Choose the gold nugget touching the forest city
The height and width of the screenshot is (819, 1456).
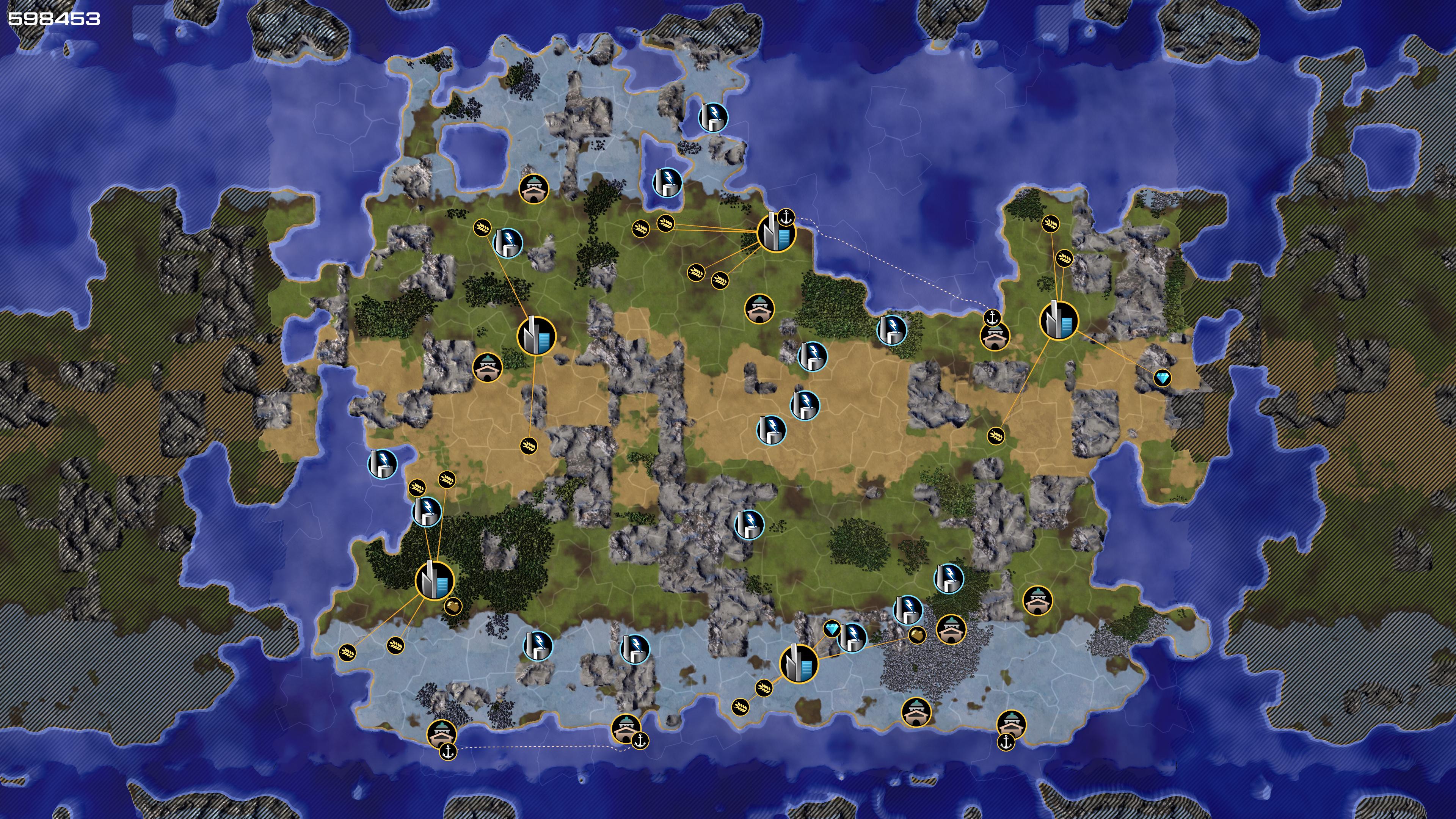point(453,607)
